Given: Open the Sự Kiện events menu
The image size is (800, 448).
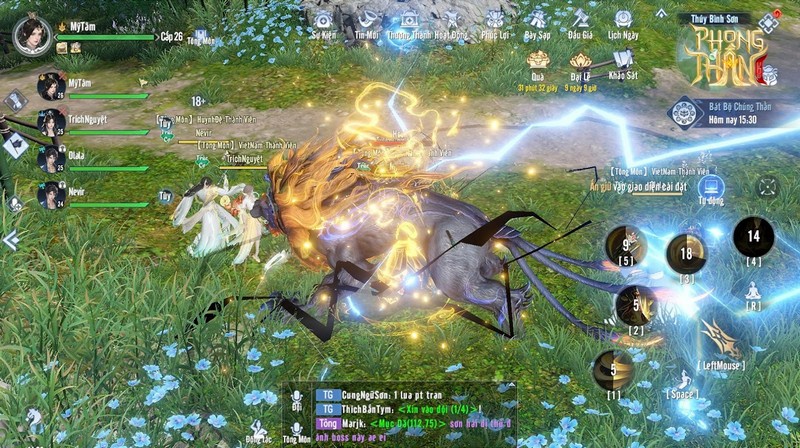Looking at the screenshot, I should point(323,22).
